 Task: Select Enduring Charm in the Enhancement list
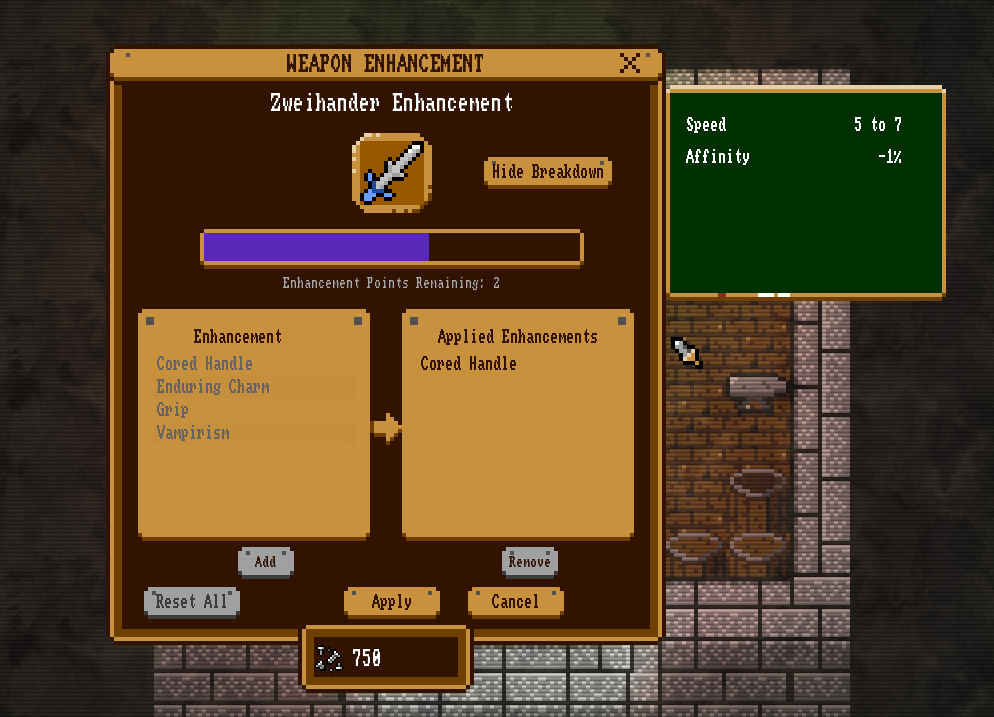(x=213, y=387)
